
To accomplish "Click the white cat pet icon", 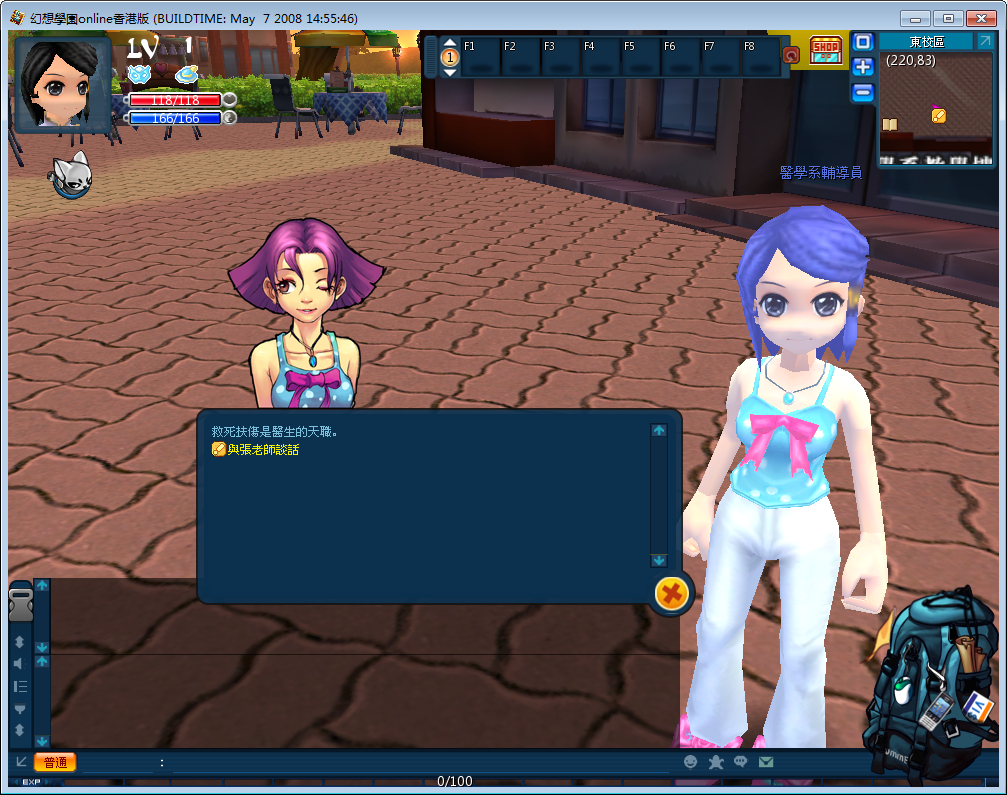I will click(x=71, y=177).
